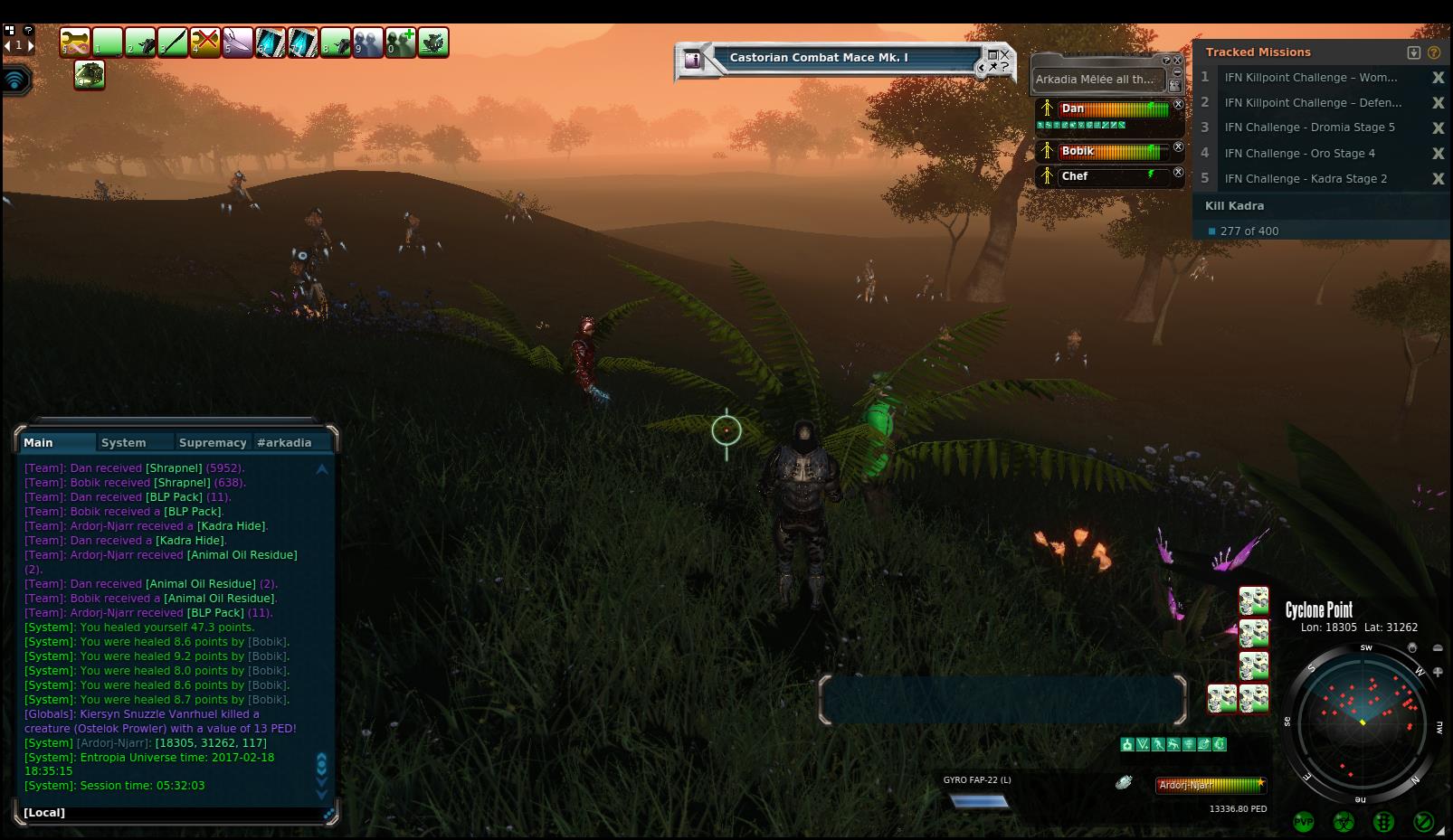Viewport: 1453px width, 840px height.
Task: Close the Castorian Combat Mace Mk. I panel
Action: pyautogui.click(x=1004, y=55)
